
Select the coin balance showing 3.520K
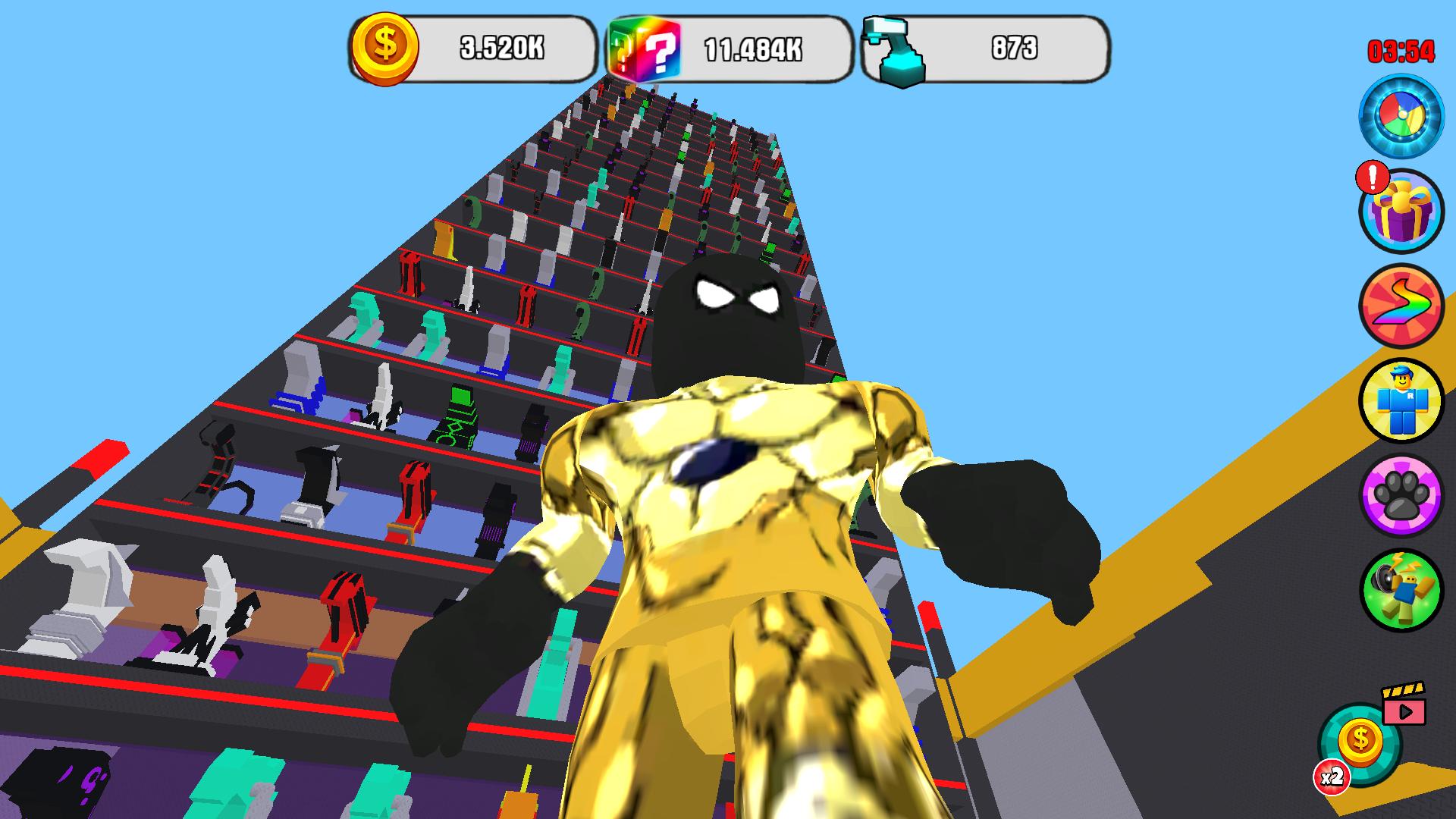[x=504, y=47]
